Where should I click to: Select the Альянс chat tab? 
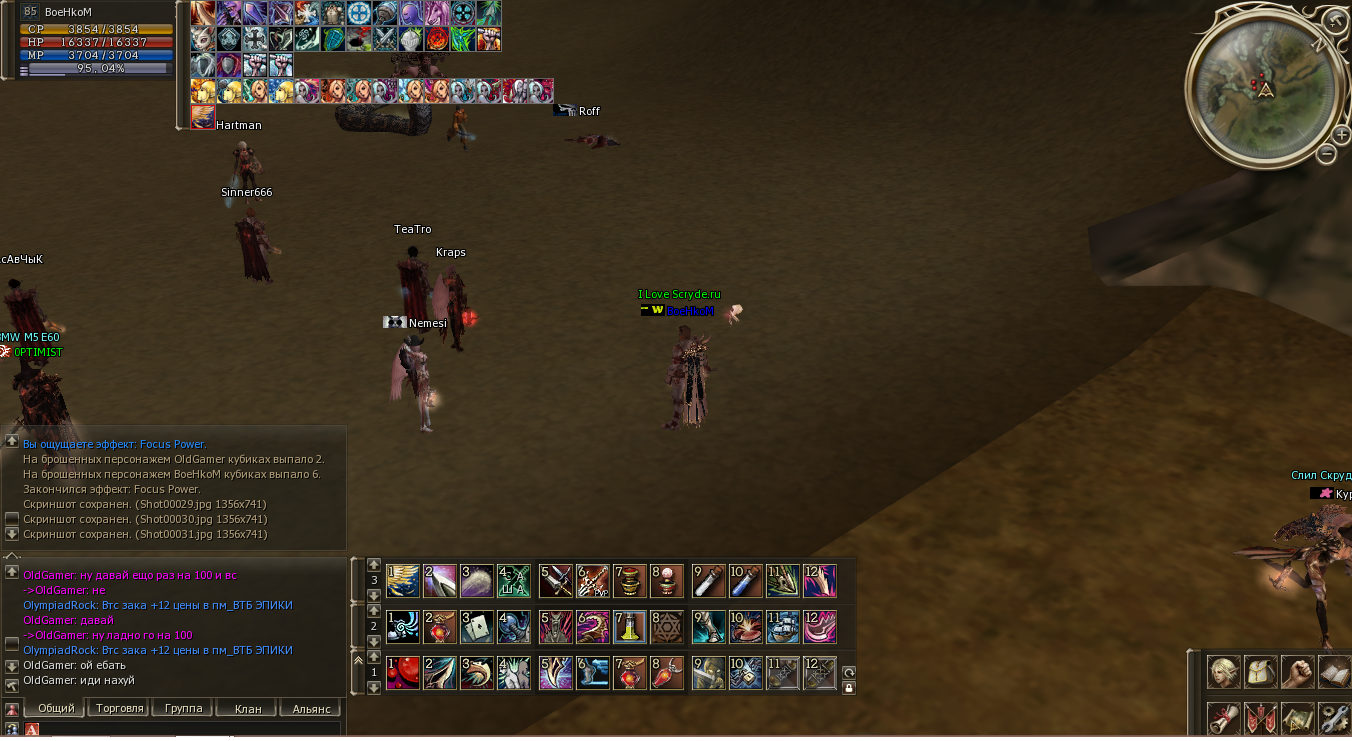(x=309, y=708)
